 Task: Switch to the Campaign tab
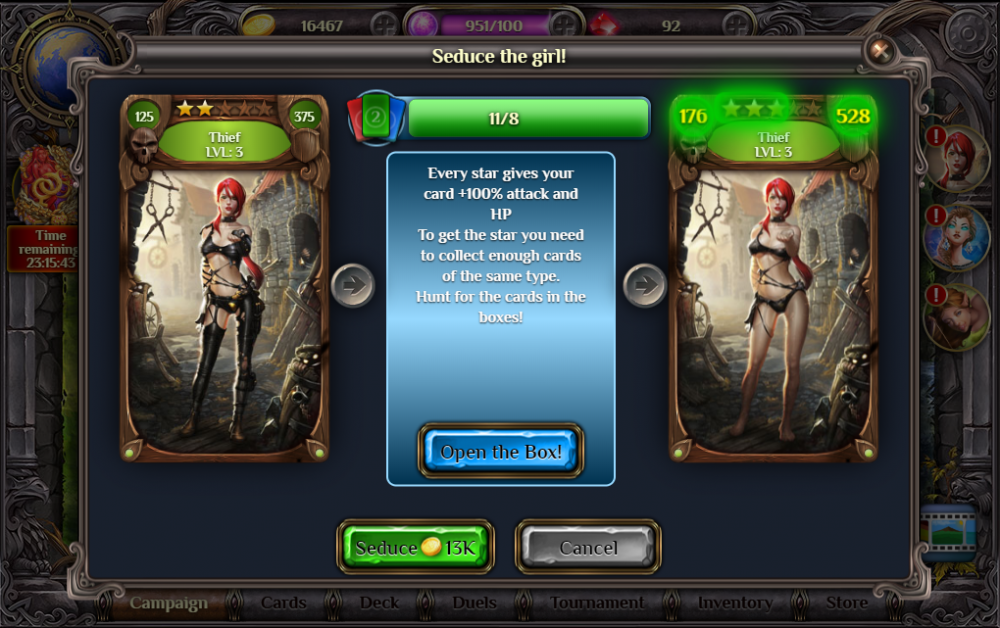pyautogui.click(x=168, y=603)
